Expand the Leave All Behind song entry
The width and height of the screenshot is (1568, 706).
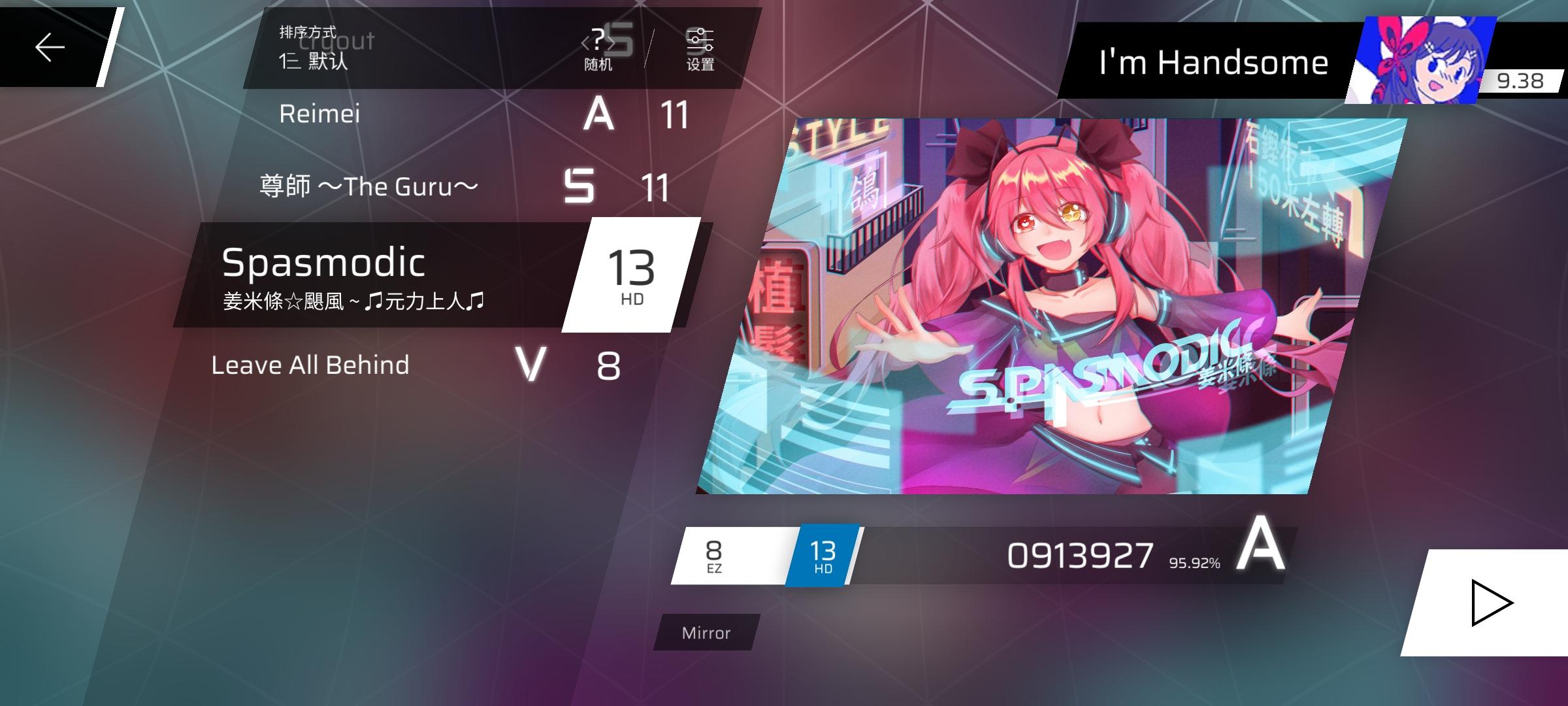tap(310, 365)
